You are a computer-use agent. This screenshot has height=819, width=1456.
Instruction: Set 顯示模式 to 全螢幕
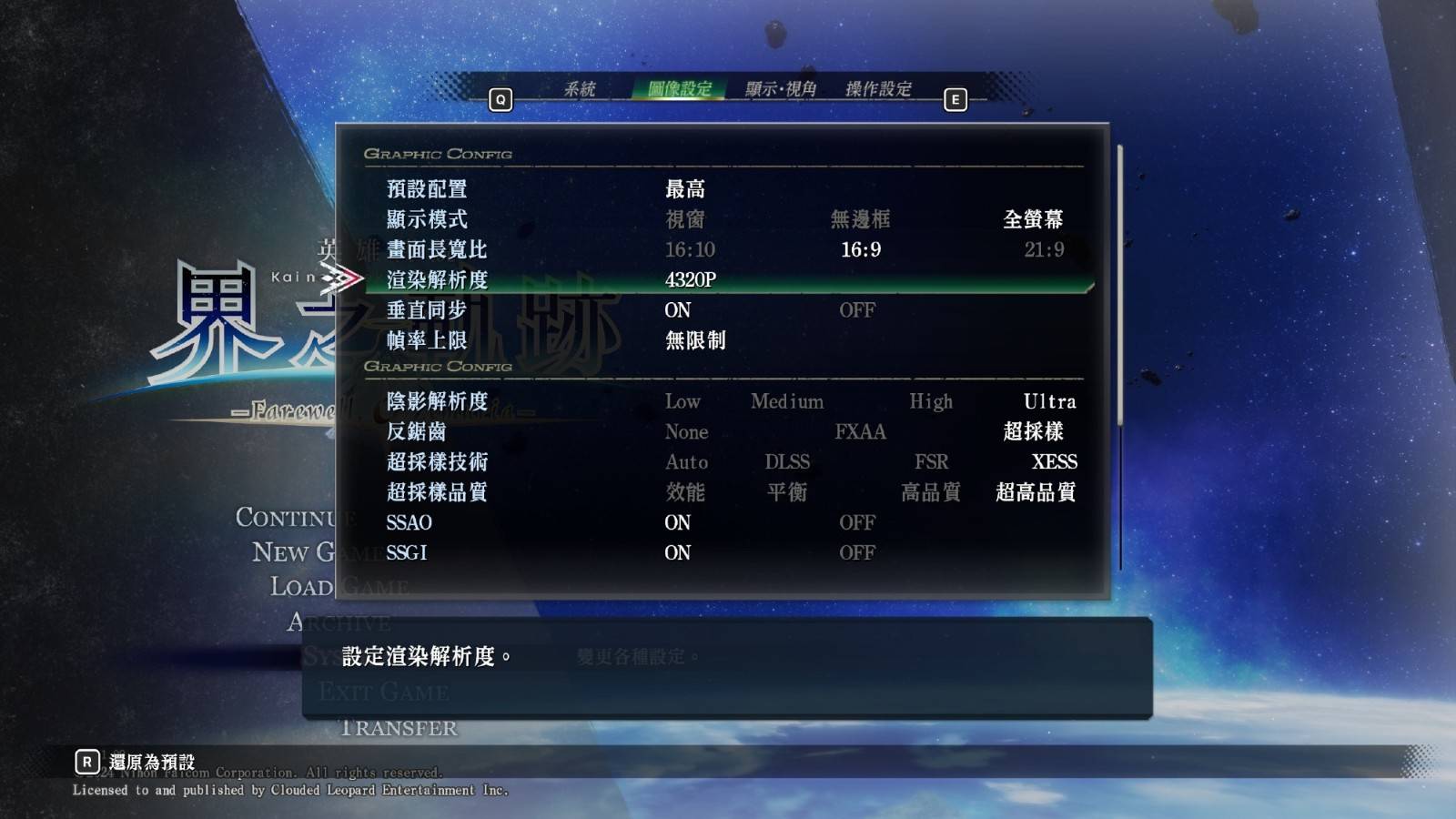tap(1033, 218)
